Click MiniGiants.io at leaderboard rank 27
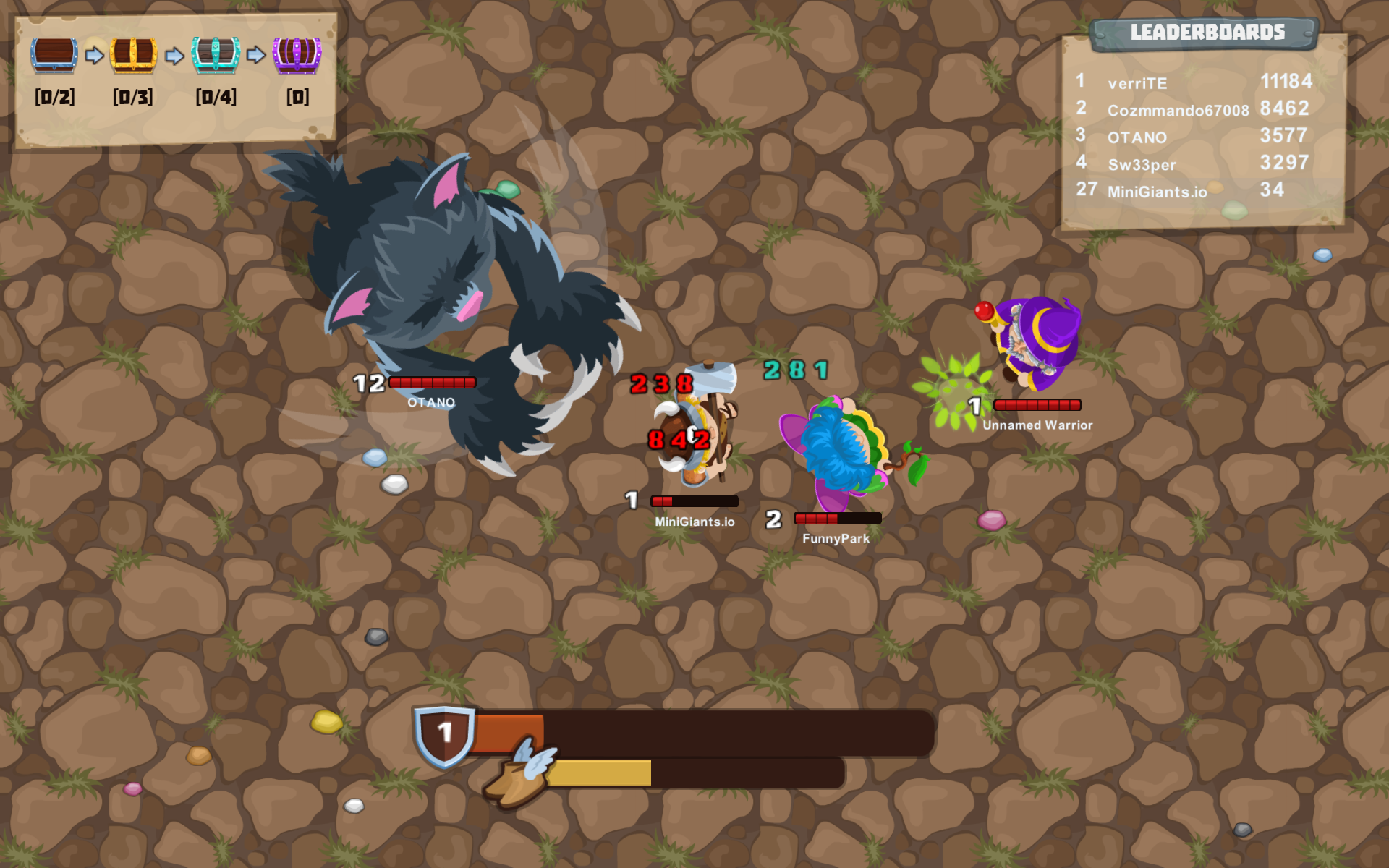 coord(1157,192)
